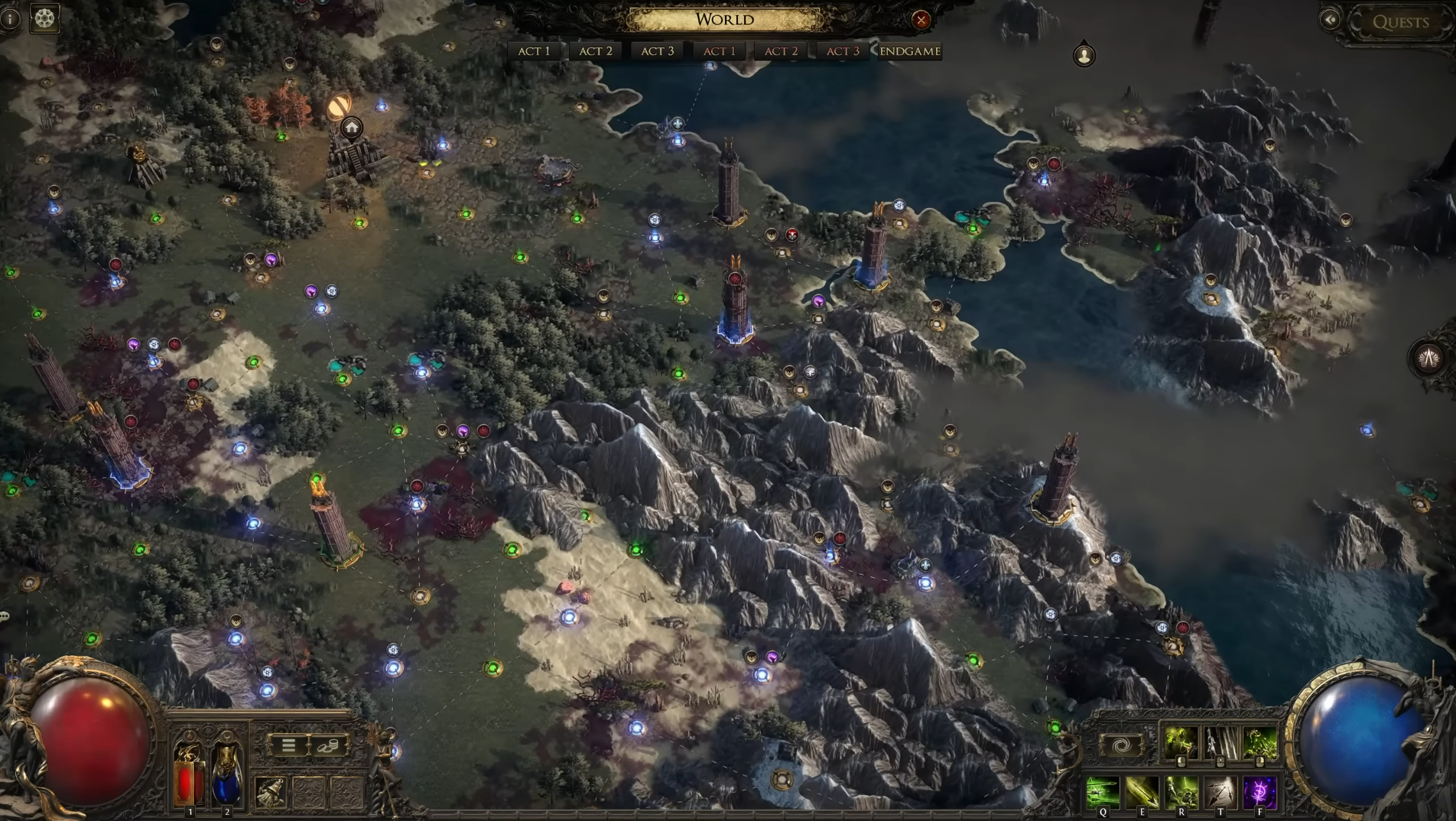Activate the purple rune skill on F
Screen dimensions: 1456x821
1259,792
